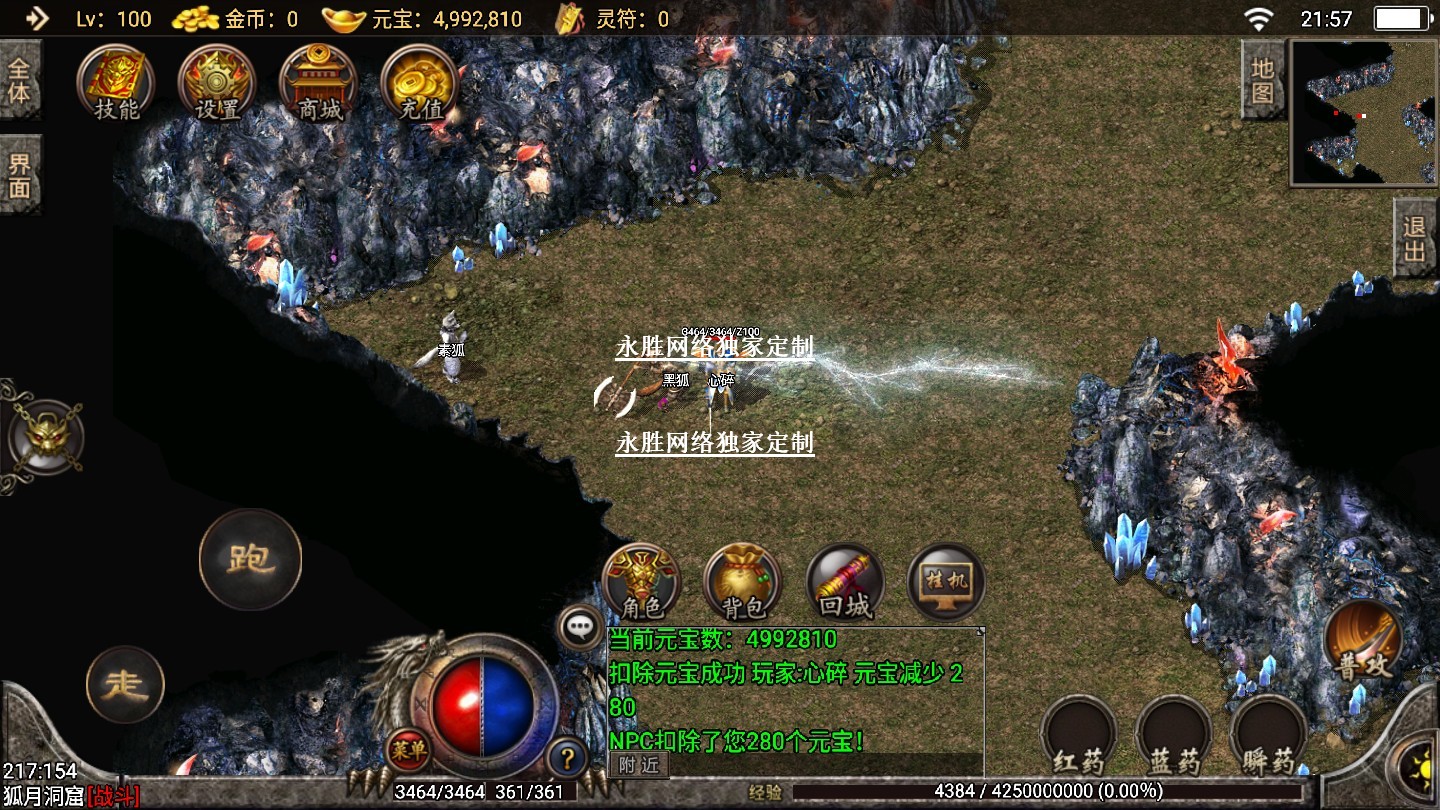This screenshot has height=810, width=1440.
Task: Click the cave minimap
Action: pos(1364,112)
